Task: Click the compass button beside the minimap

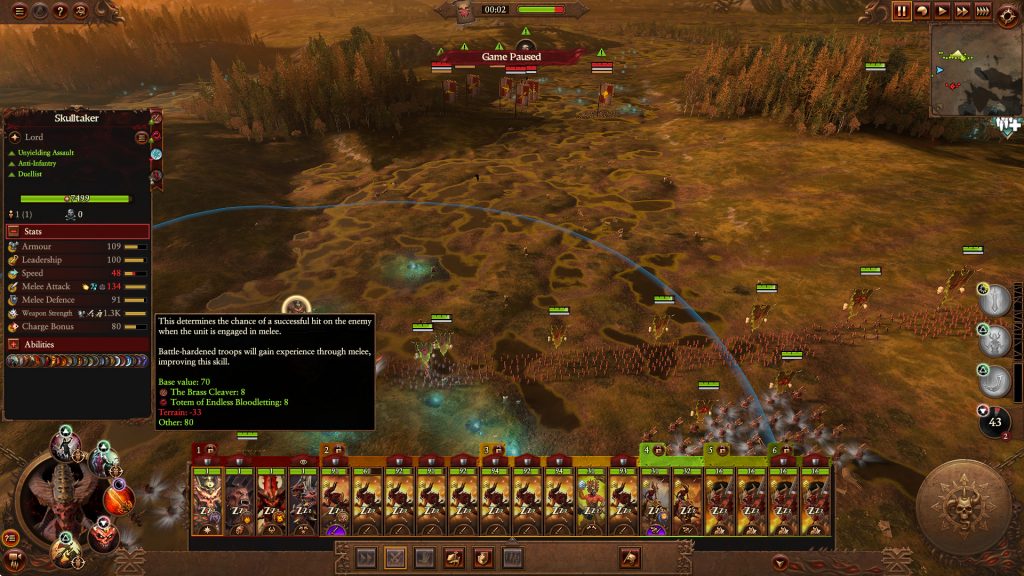Action: [1007, 11]
